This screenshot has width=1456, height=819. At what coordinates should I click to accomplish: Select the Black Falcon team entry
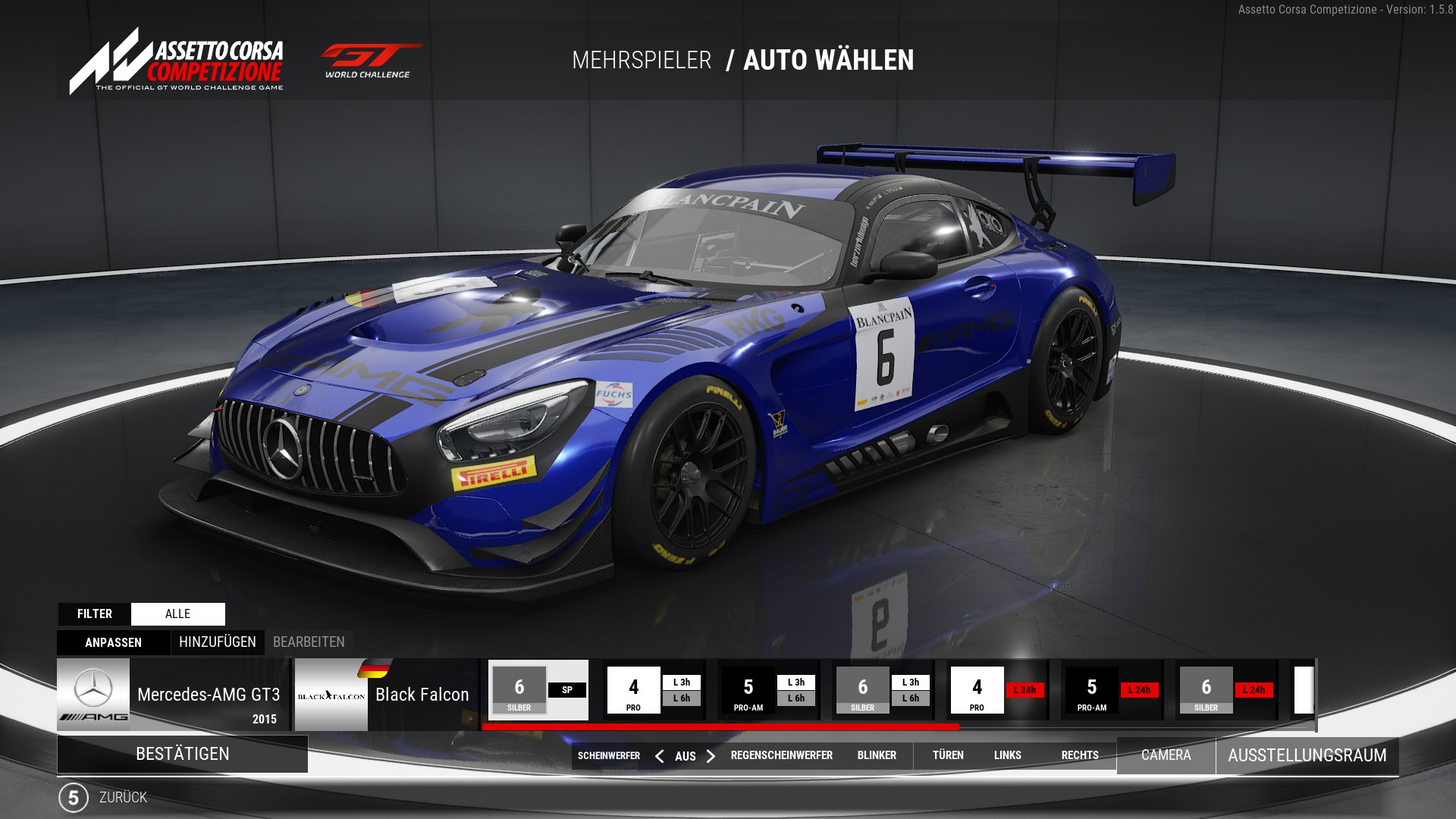click(x=386, y=695)
